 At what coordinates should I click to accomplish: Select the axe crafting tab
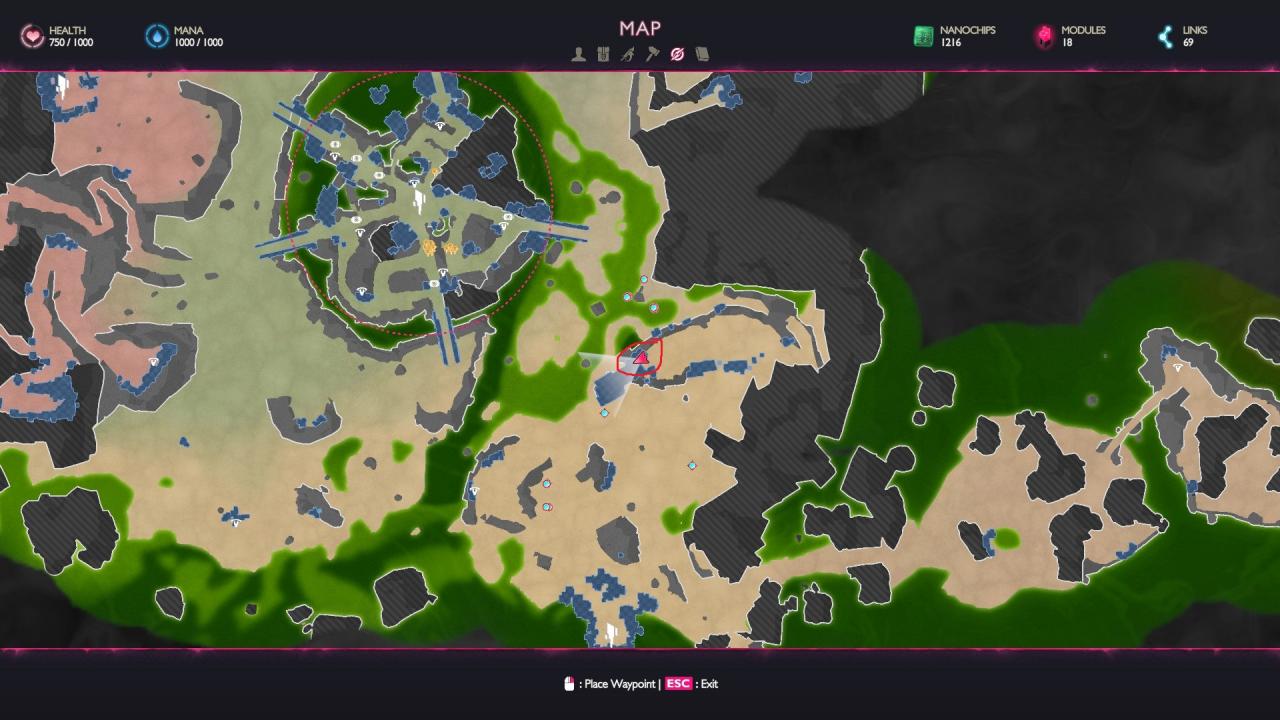coord(652,54)
